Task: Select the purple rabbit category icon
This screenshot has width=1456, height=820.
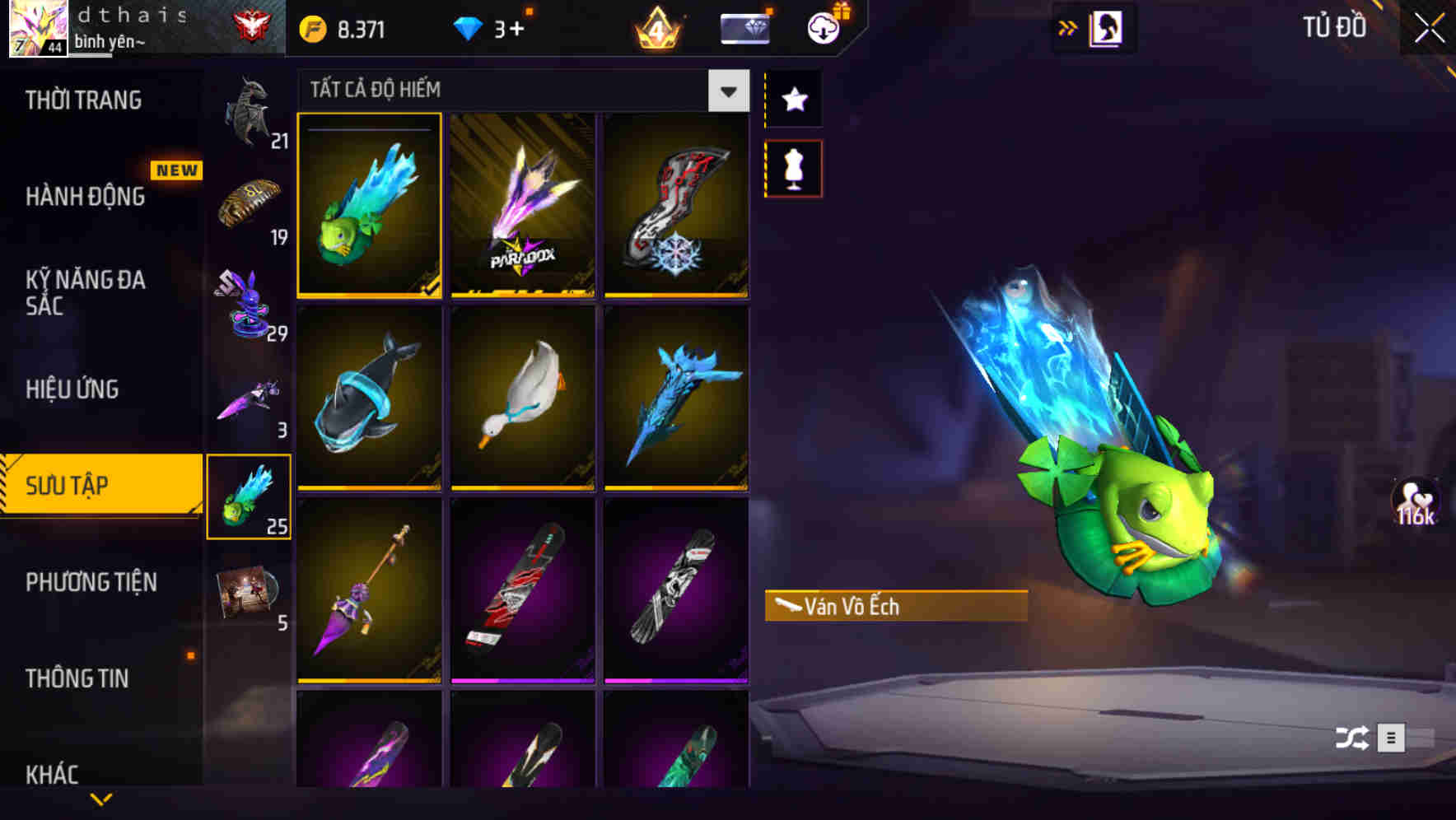Action: 250,305
